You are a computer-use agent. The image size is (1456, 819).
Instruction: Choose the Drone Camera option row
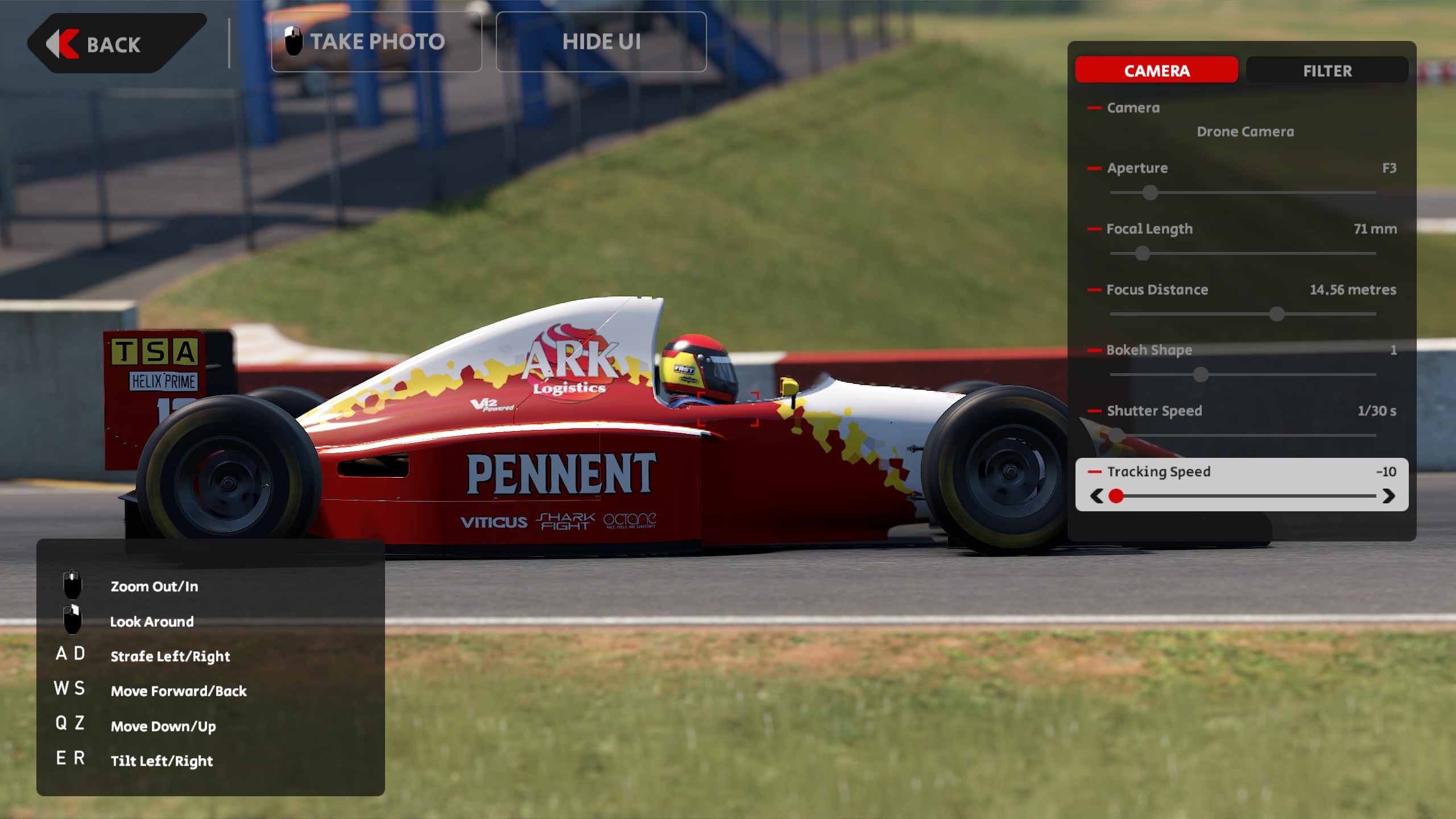[x=1245, y=132]
